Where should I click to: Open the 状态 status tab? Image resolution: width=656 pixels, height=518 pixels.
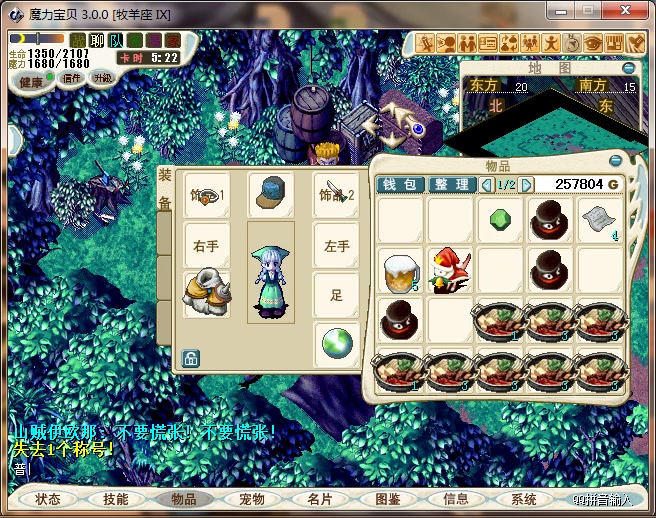coord(47,498)
